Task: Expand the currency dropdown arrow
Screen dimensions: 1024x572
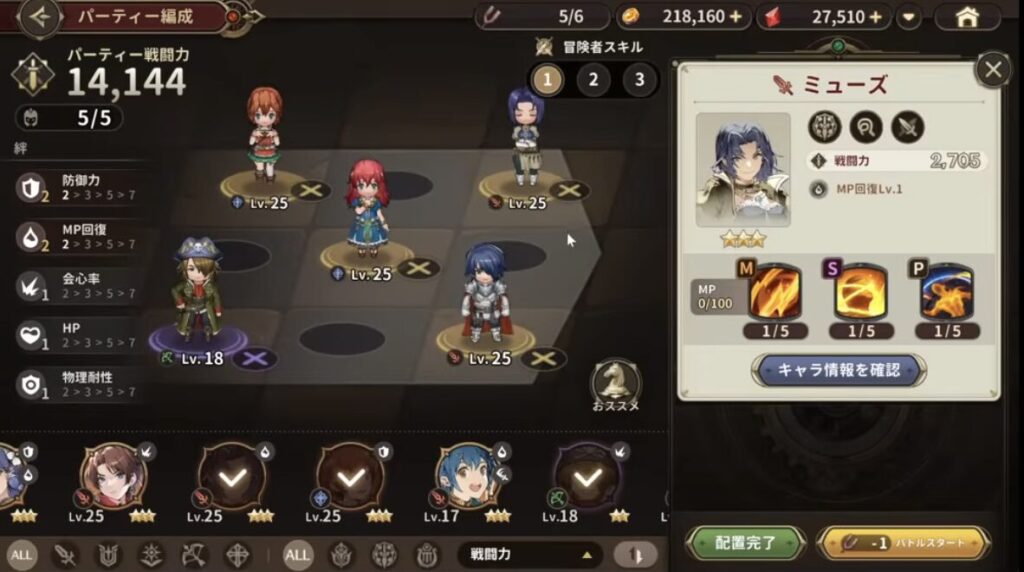Action: pyautogui.click(x=909, y=17)
